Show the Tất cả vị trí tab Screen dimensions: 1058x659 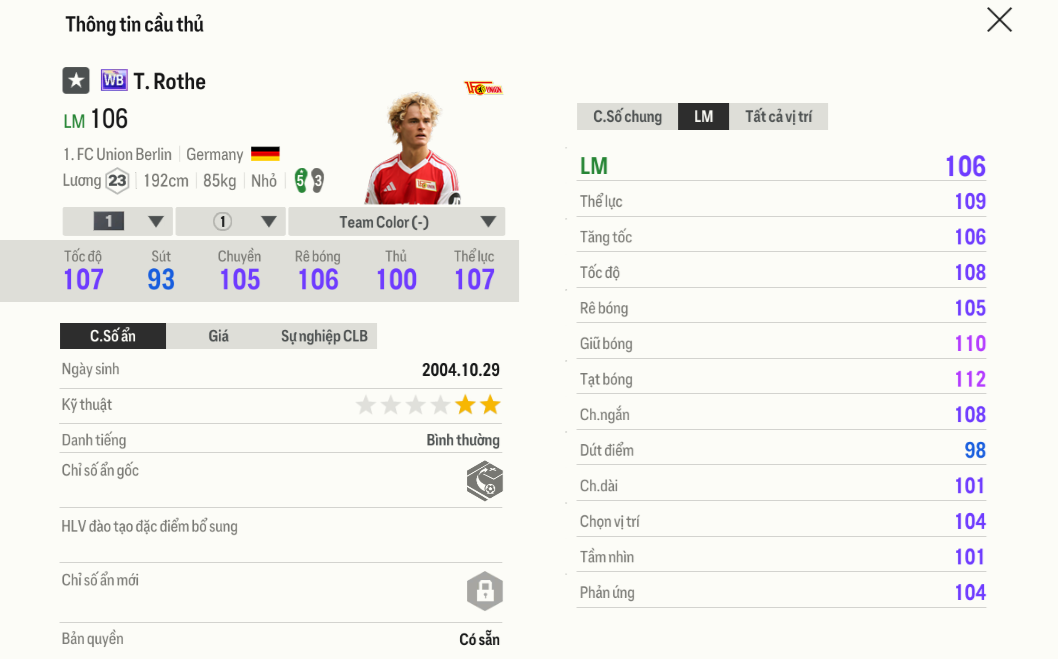tap(778, 117)
